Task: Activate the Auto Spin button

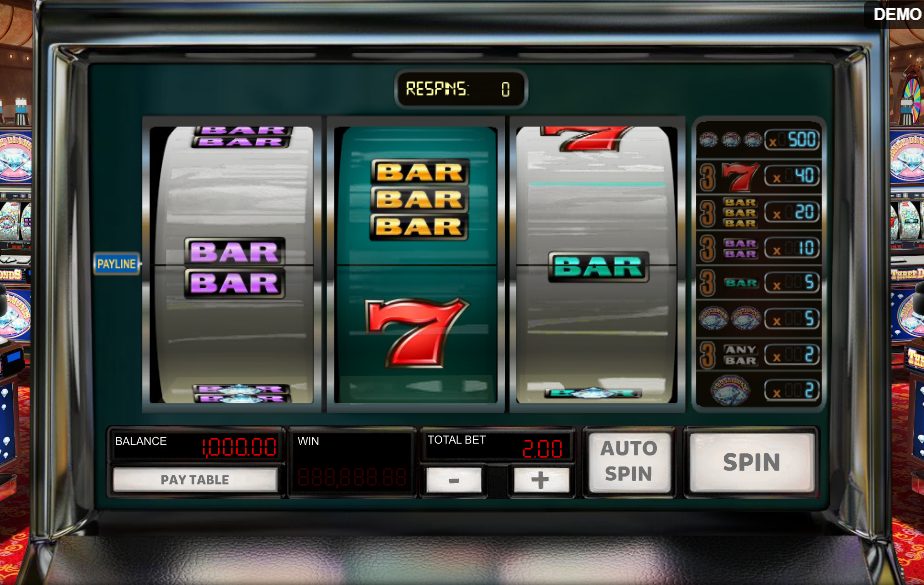Action: coord(628,462)
